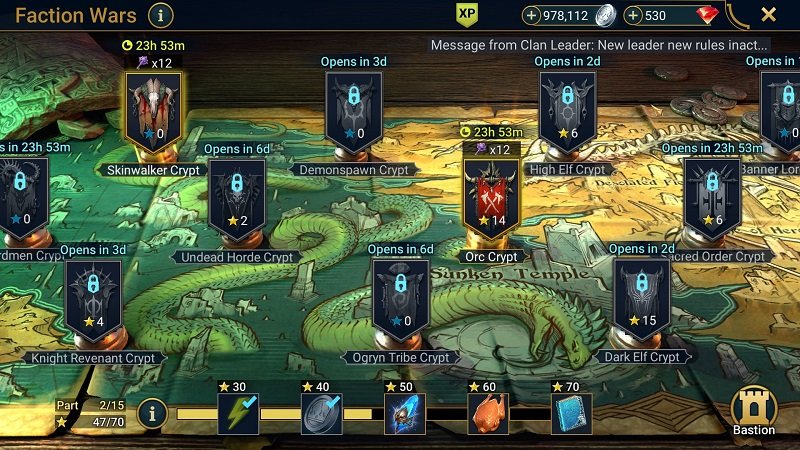View the 40-star silver coin reward
Viewport: 800px width, 450px height.
(x=322, y=413)
